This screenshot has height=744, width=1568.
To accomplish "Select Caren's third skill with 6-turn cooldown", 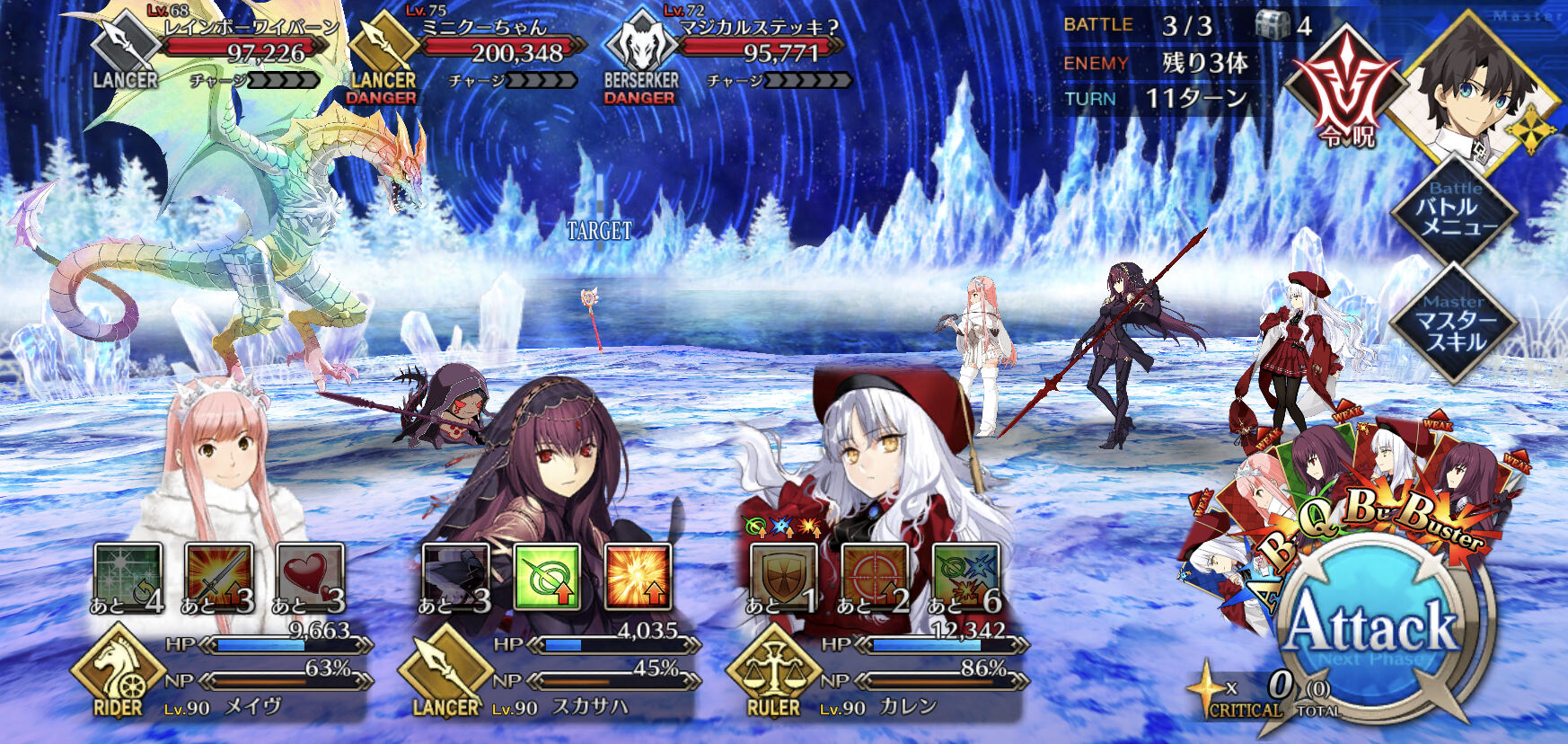I will (966, 576).
